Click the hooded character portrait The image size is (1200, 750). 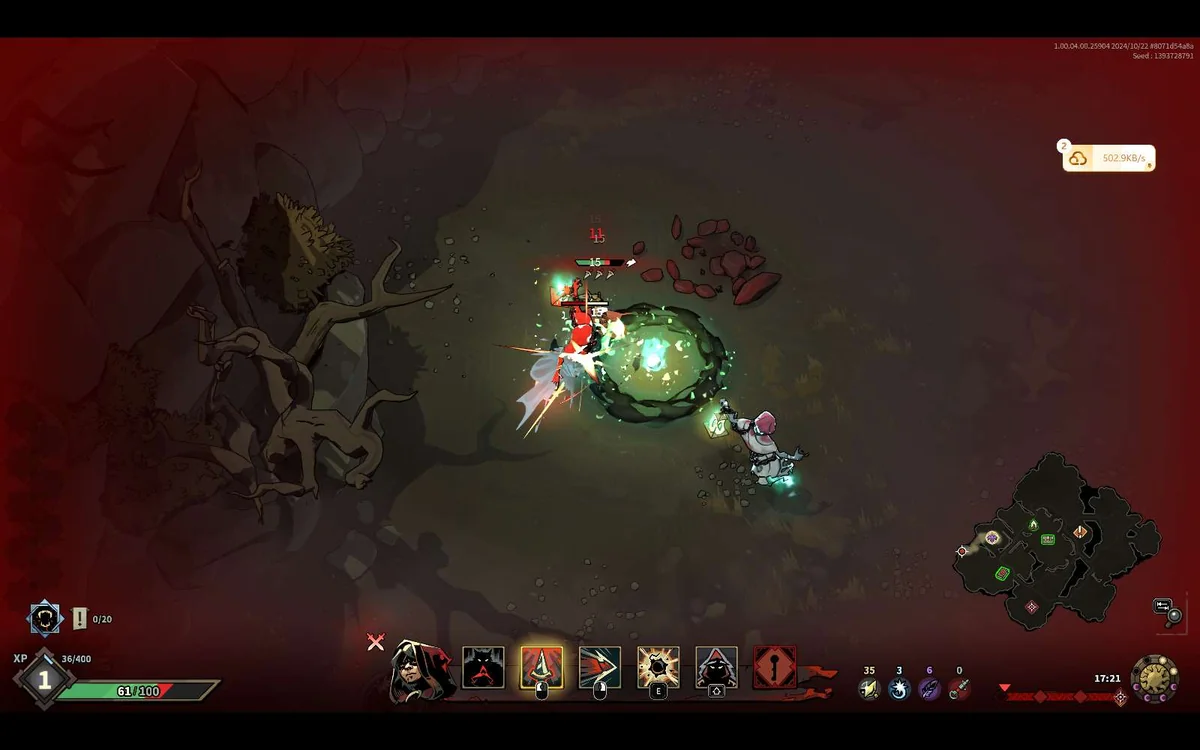tap(419, 669)
